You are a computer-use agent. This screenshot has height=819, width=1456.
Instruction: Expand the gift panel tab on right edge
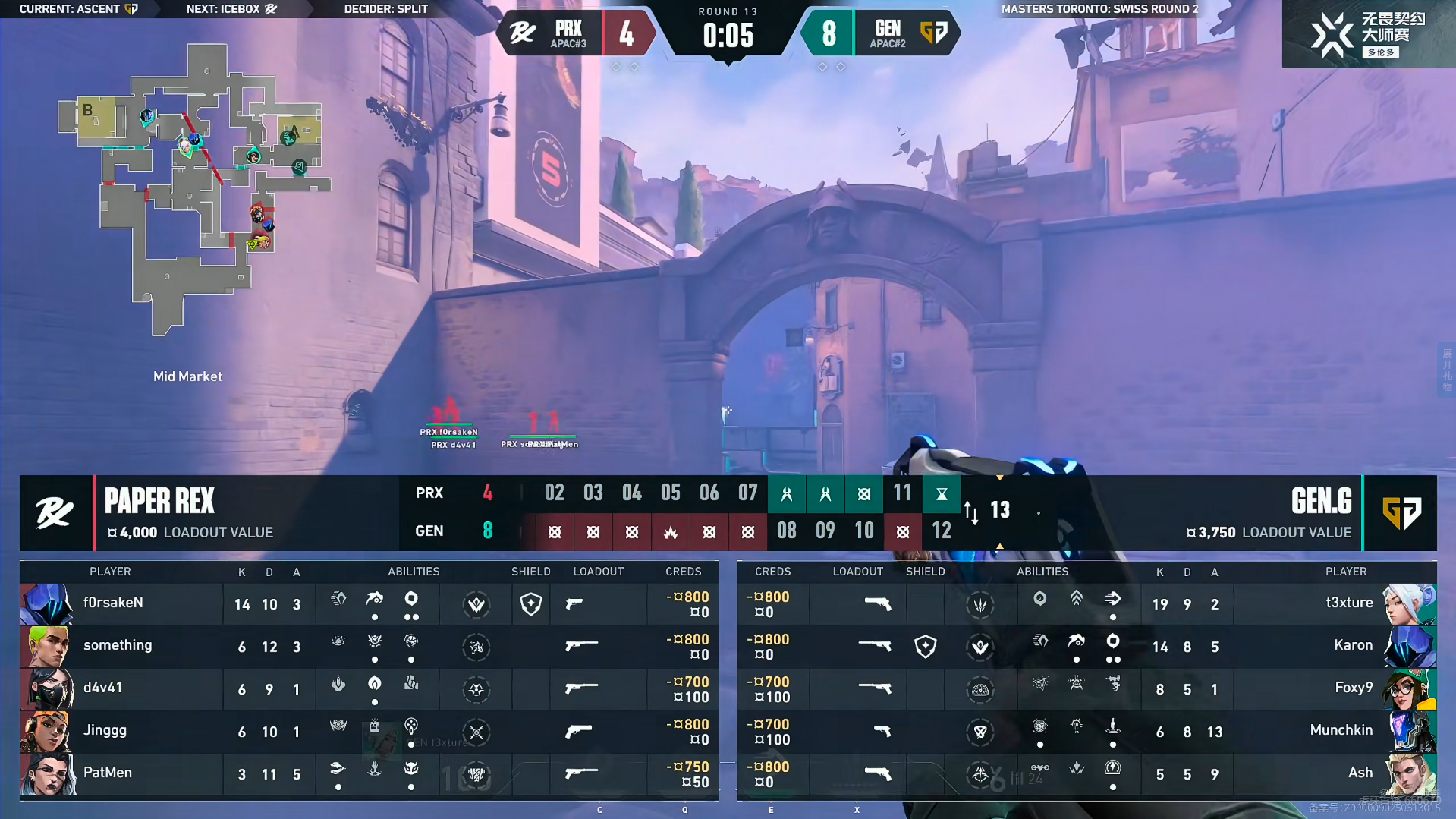[x=1446, y=370]
